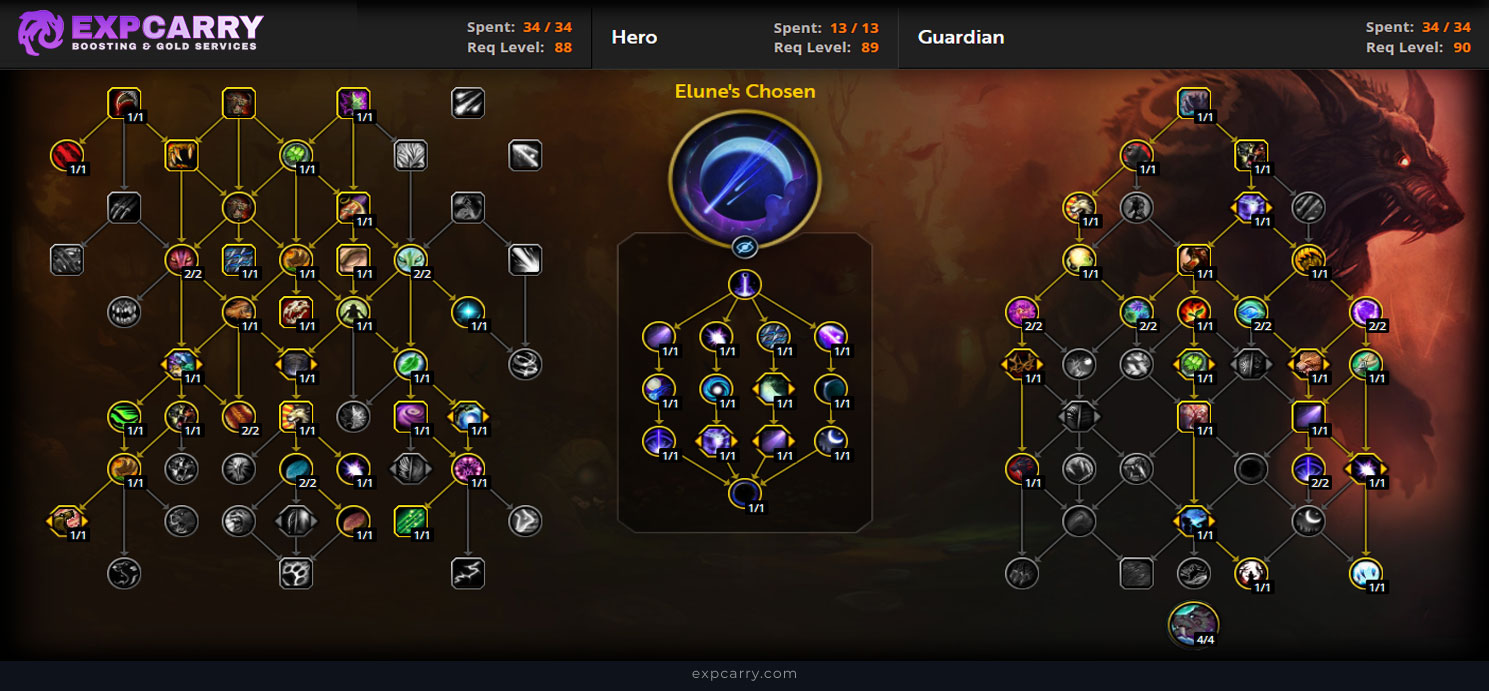Select the topmost Guardian tree talent node

(x=1194, y=103)
